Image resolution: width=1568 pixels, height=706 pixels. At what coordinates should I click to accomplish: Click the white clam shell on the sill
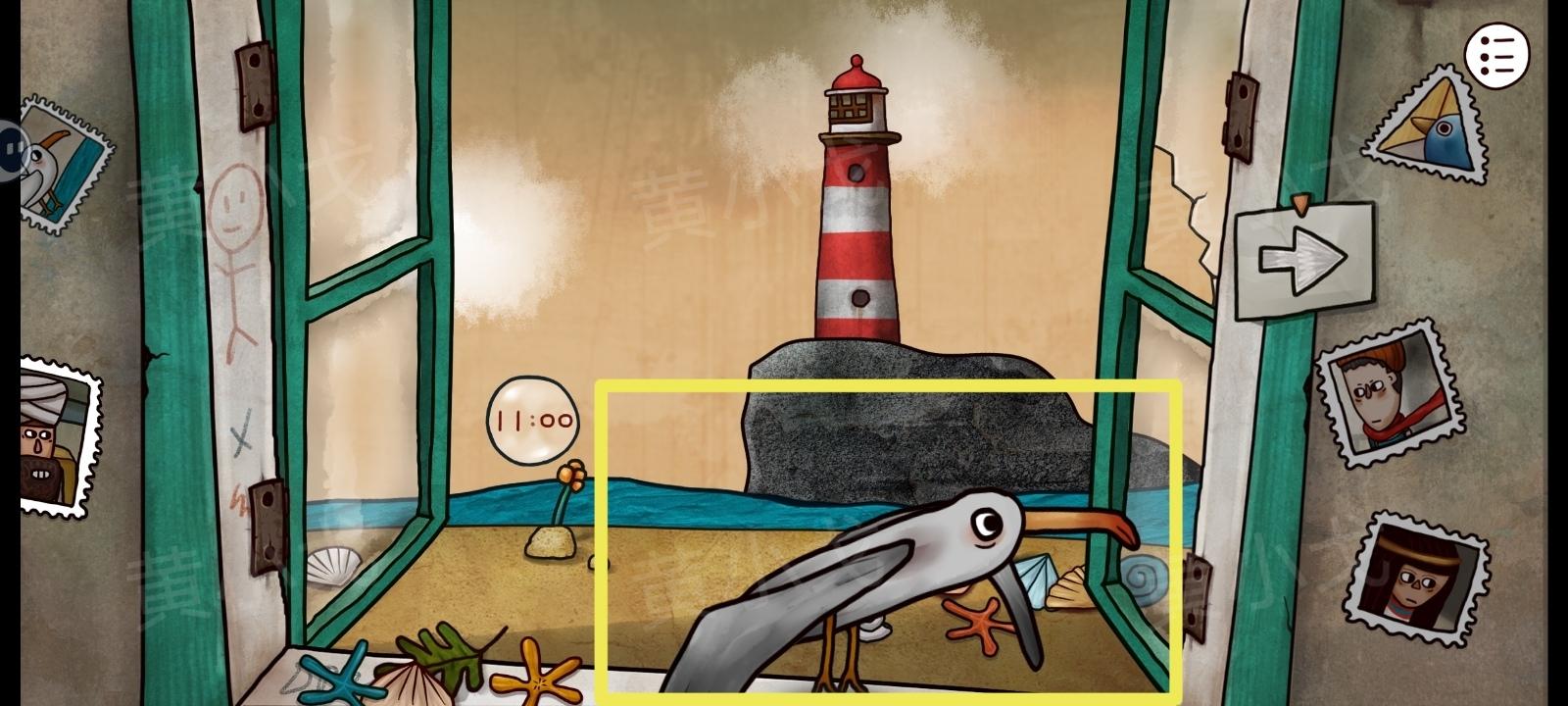(333, 569)
